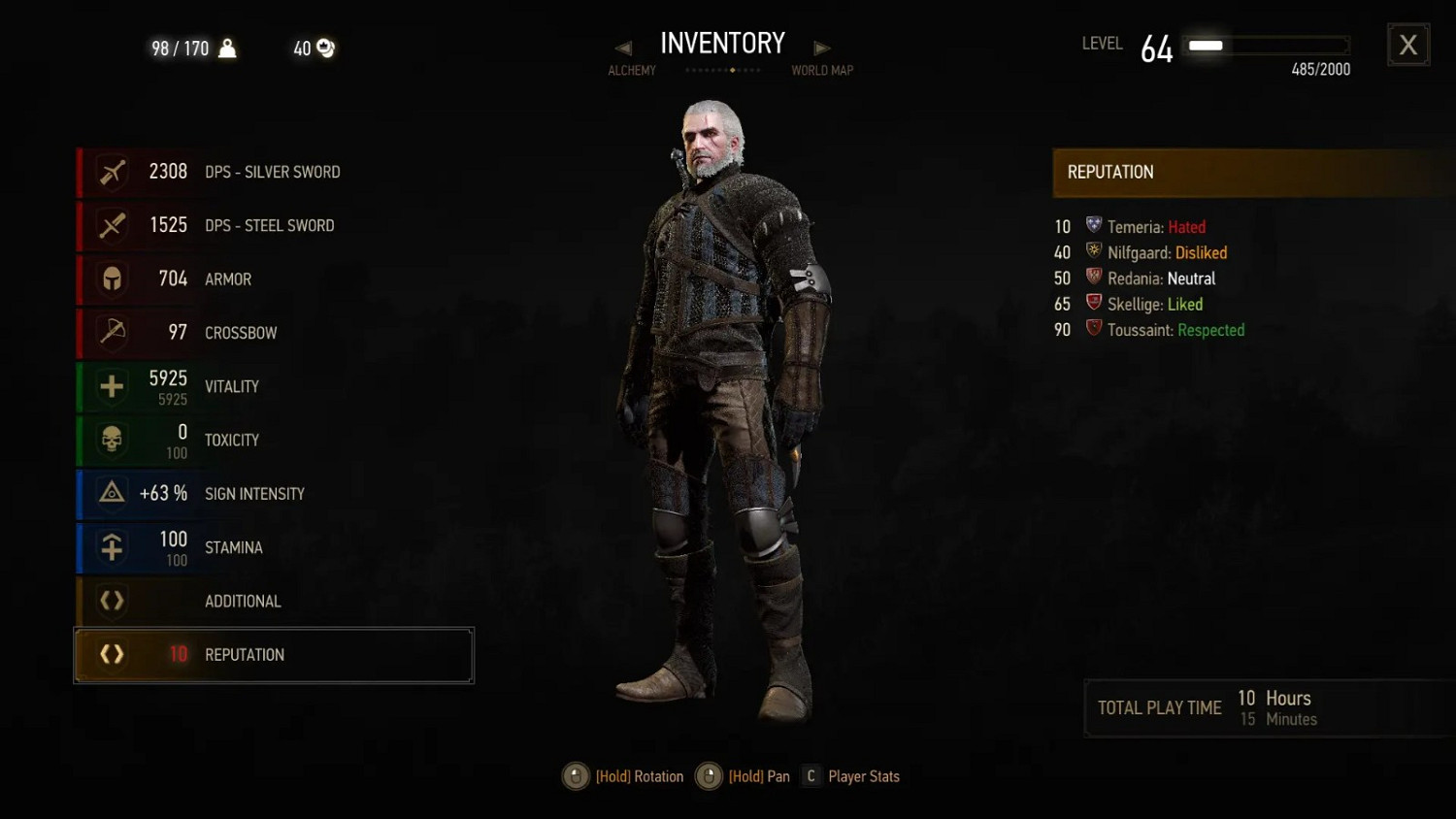This screenshot has height=819, width=1456.
Task: Expand the Additional stats section
Action: click(243, 601)
